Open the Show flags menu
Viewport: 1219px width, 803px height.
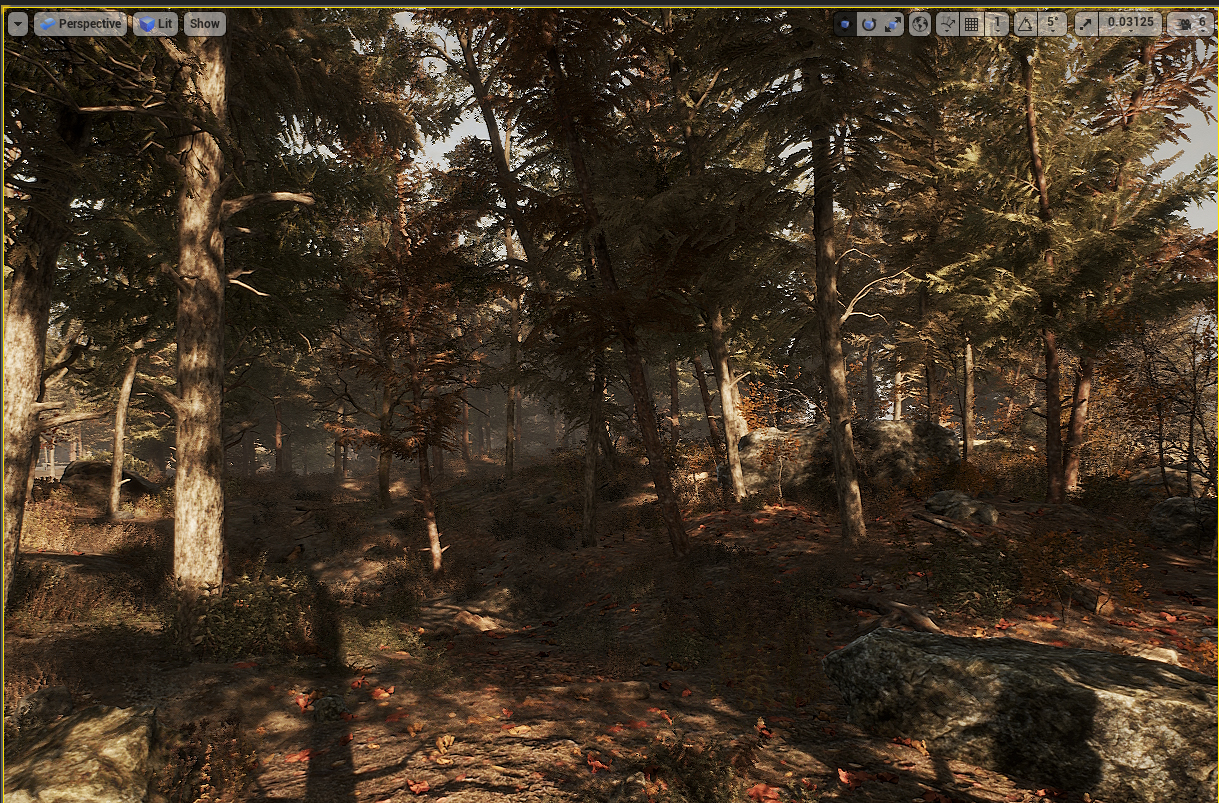click(204, 24)
